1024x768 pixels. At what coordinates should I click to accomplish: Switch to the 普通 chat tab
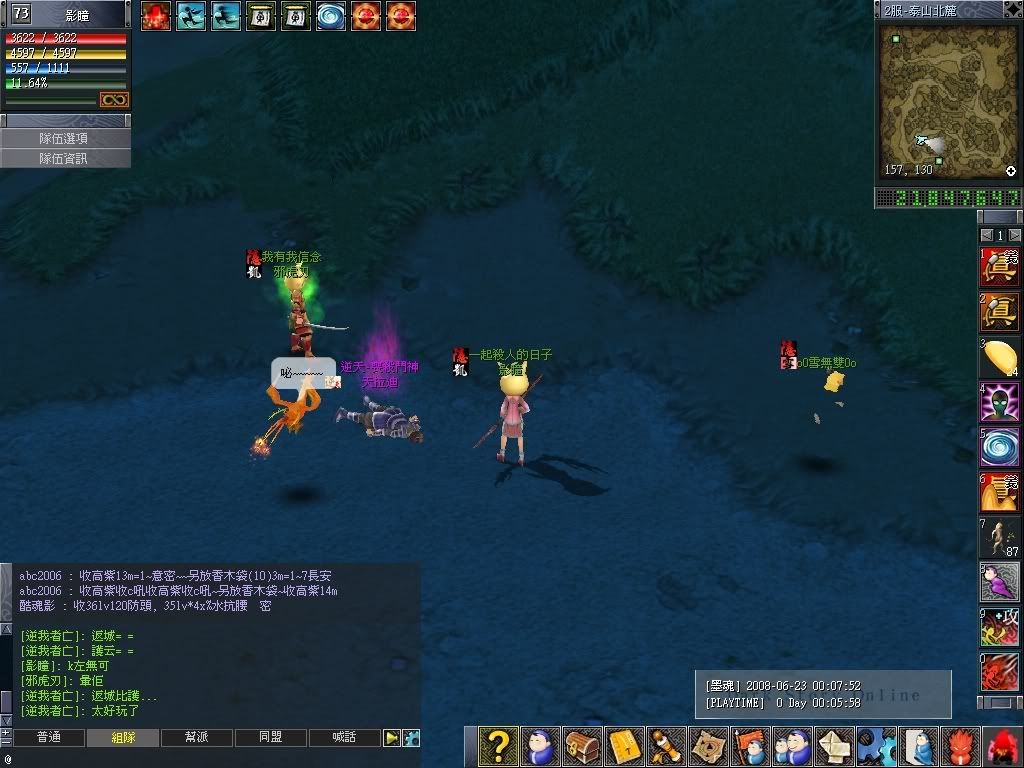48,738
